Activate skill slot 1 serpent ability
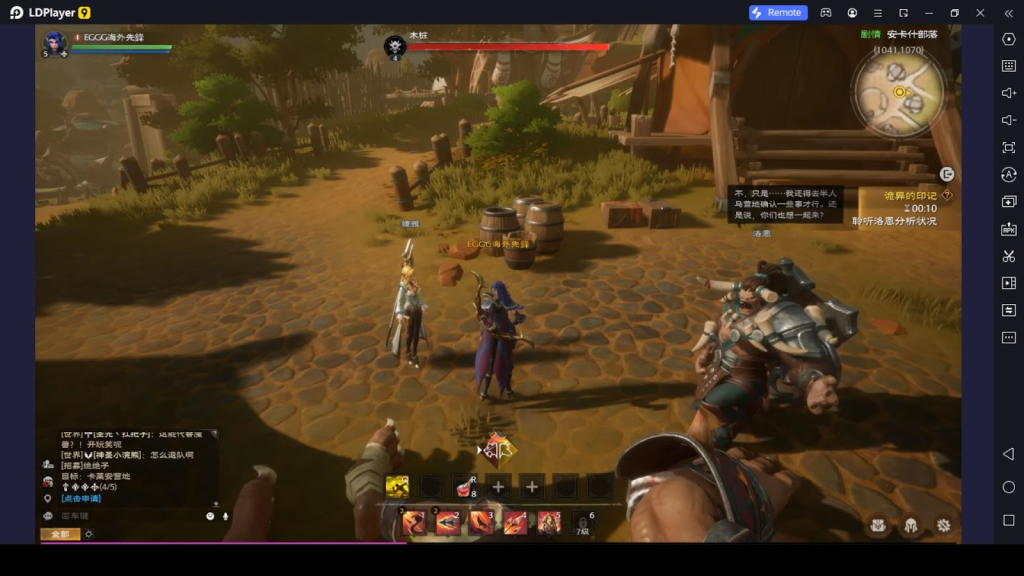Screen dimensions: 1024x576 click(413, 522)
